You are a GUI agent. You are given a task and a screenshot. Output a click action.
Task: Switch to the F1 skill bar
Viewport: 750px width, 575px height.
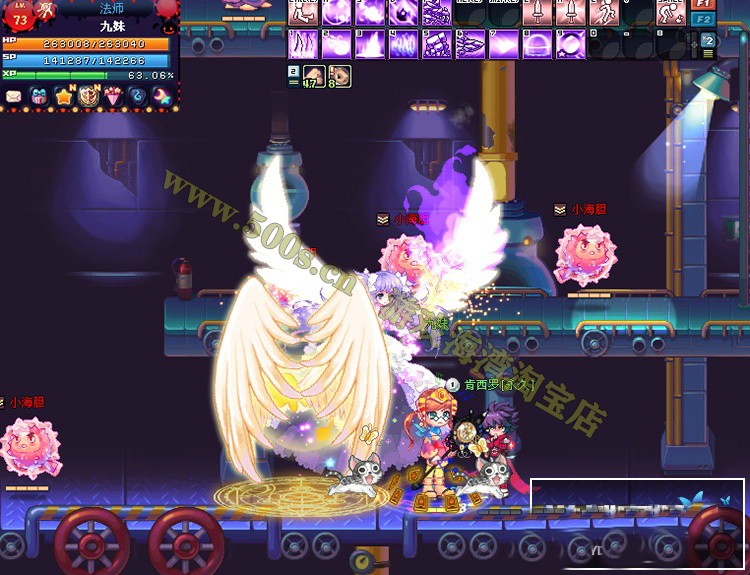(704, 4)
